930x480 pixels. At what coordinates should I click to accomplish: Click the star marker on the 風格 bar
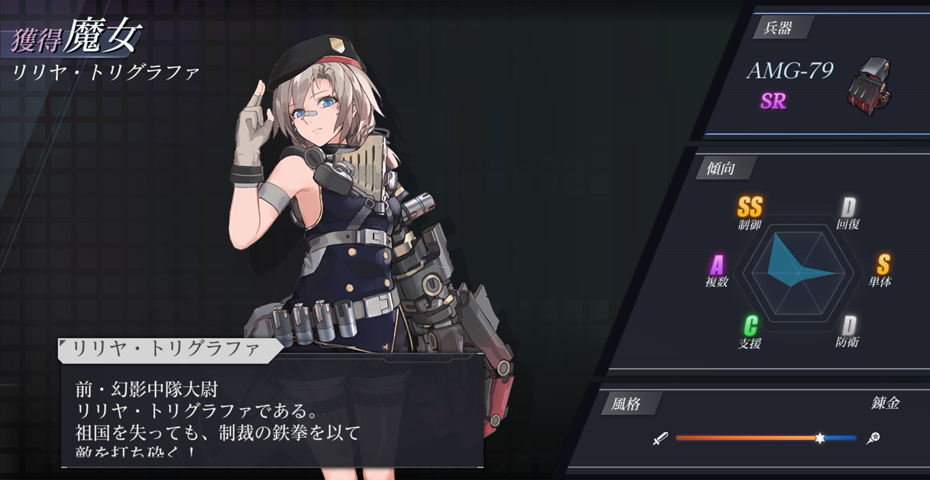tap(820, 438)
